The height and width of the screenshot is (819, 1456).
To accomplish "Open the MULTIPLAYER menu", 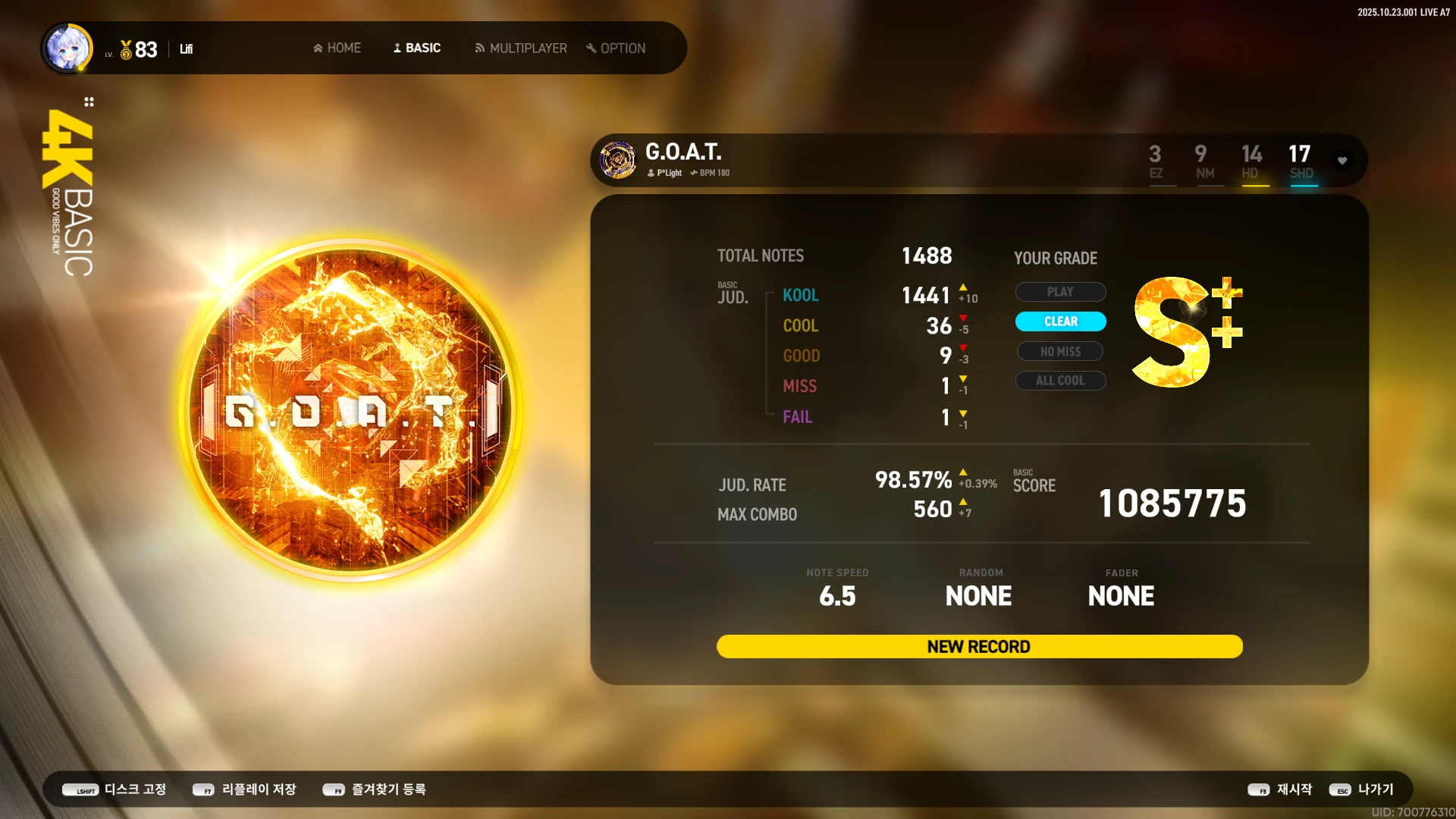I will coord(520,48).
